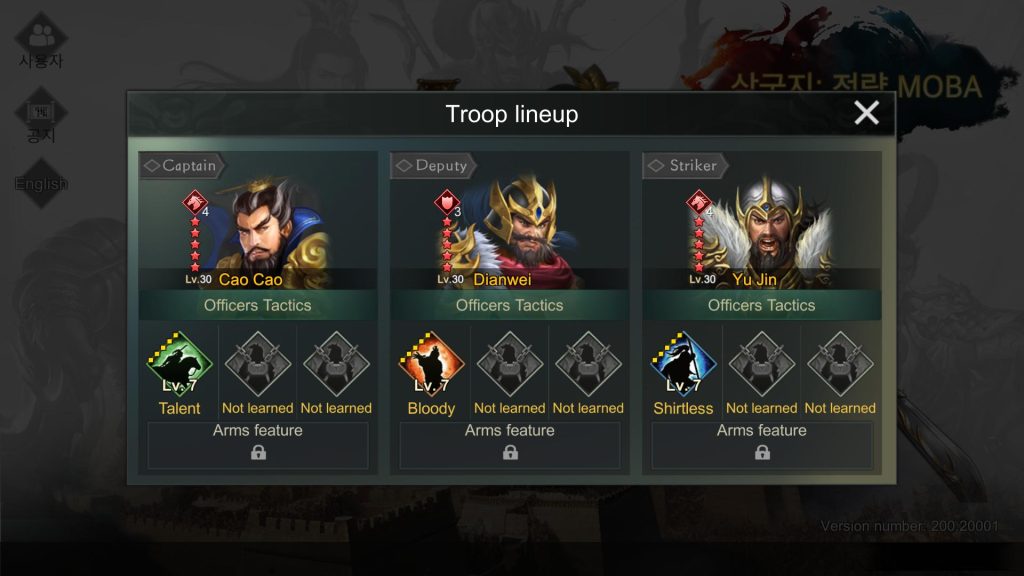Screen dimensions: 1024x576
Task: Open Yu Jin's locked Arms feature
Action: [762, 445]
